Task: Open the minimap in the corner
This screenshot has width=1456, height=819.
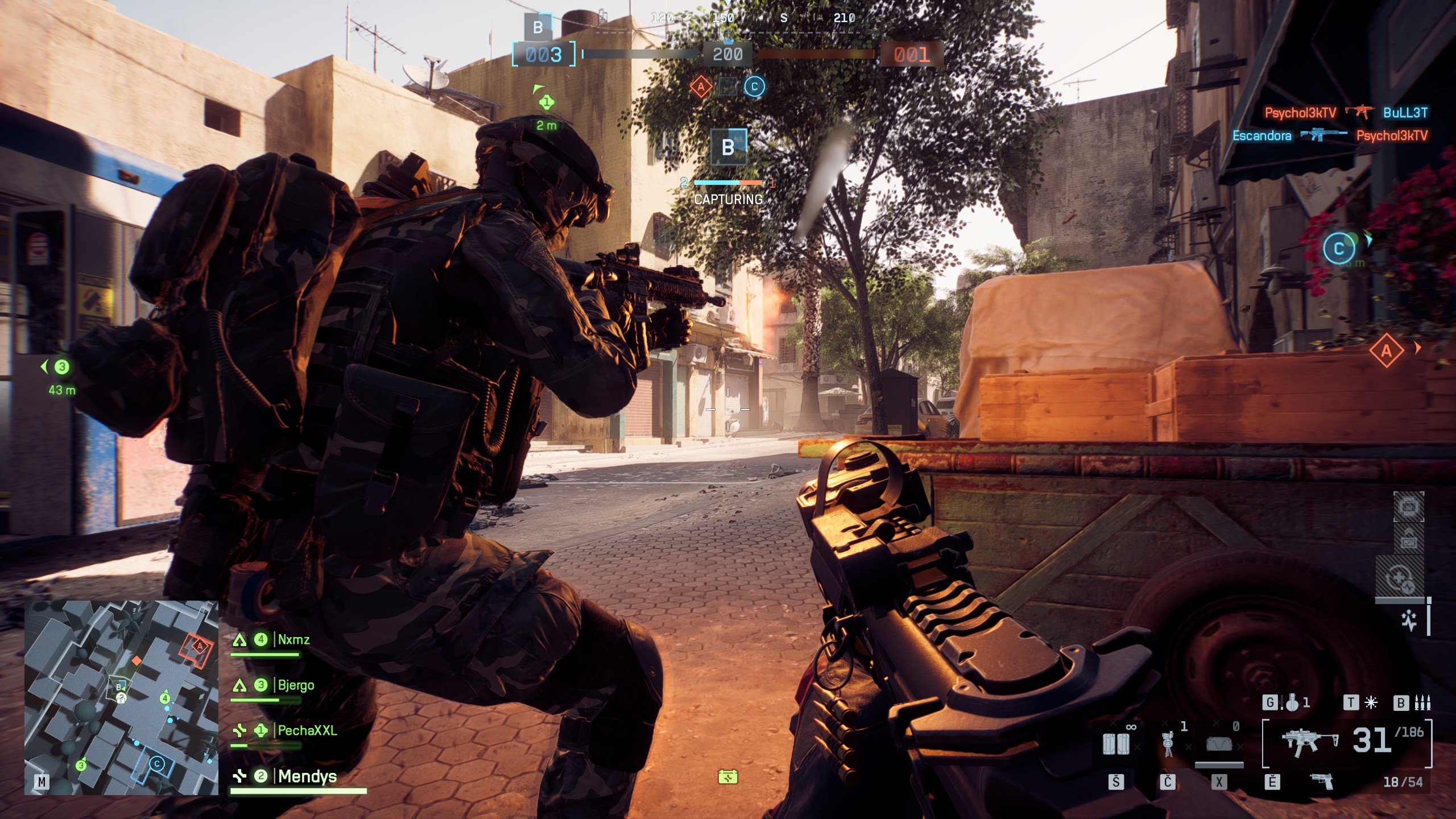Action: tap(121, 697)
